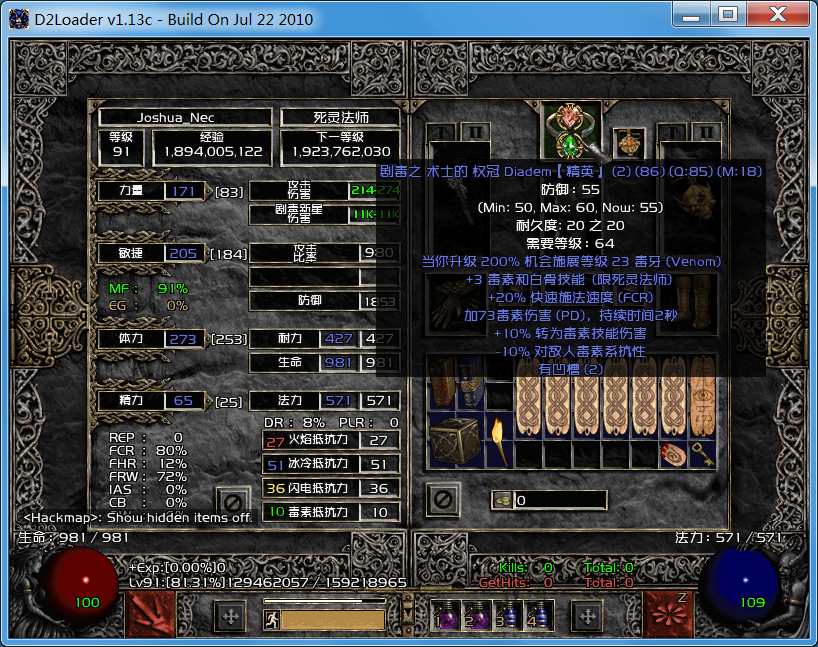Open the left mouse skill selector
The width and height of the screenshot is (818, 647).
[149, 614]
